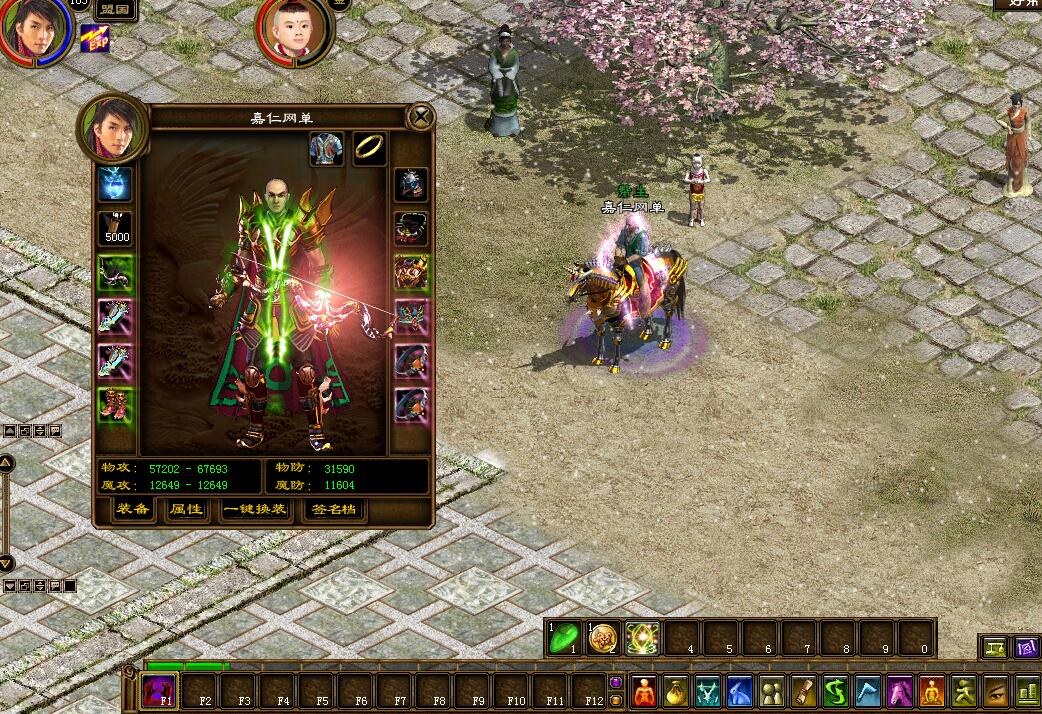
Task: Select the 装备 equipment tab
Action: 133,510
